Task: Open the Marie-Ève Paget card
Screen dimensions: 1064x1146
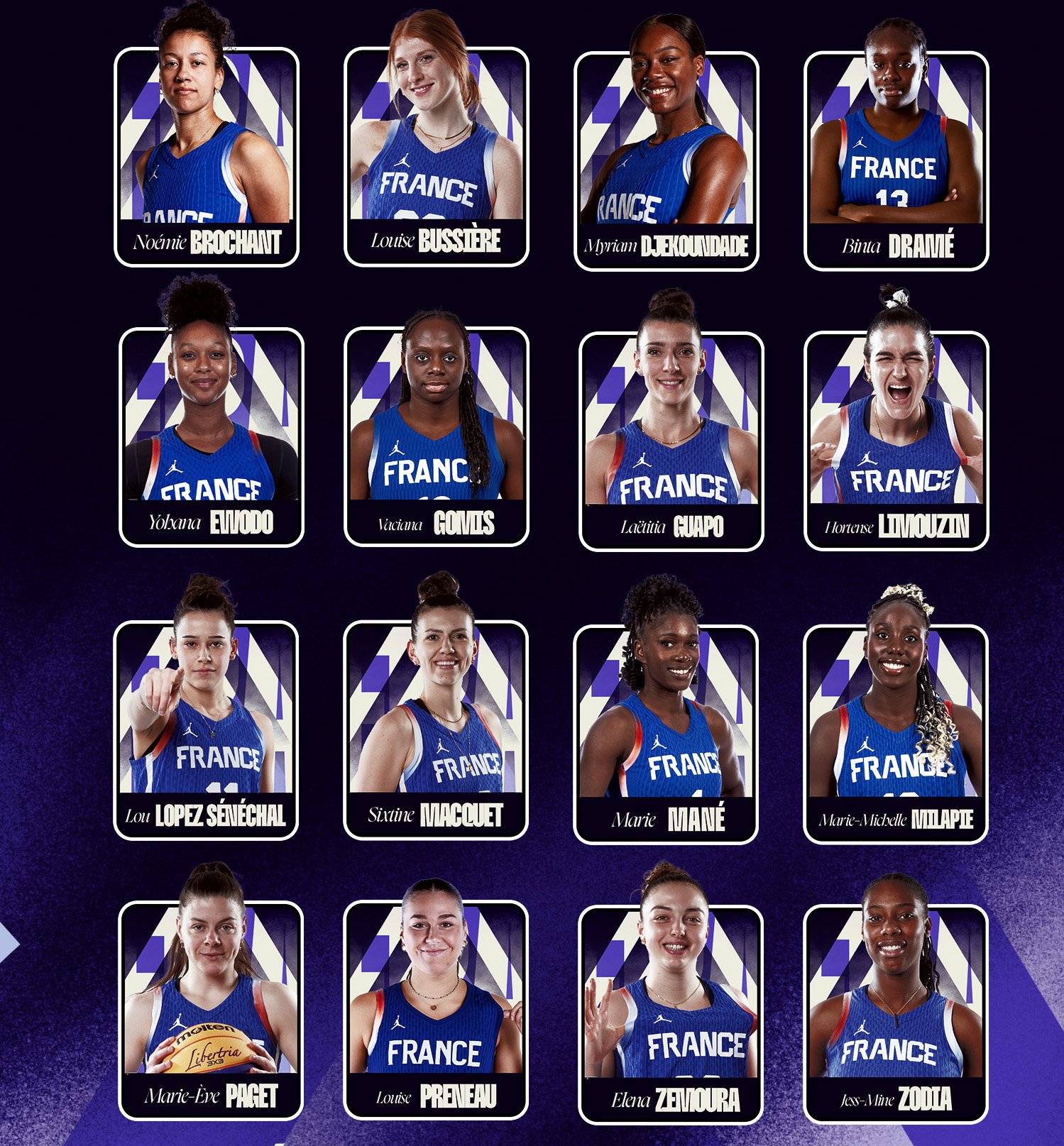Action: tap(211, 1010)
